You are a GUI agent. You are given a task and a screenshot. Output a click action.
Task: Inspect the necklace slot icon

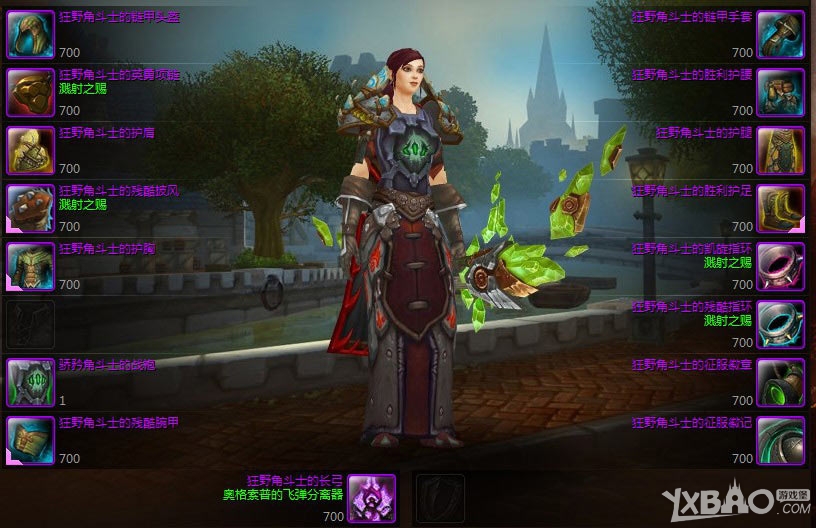pyautogui.click(x=31, y=92)
